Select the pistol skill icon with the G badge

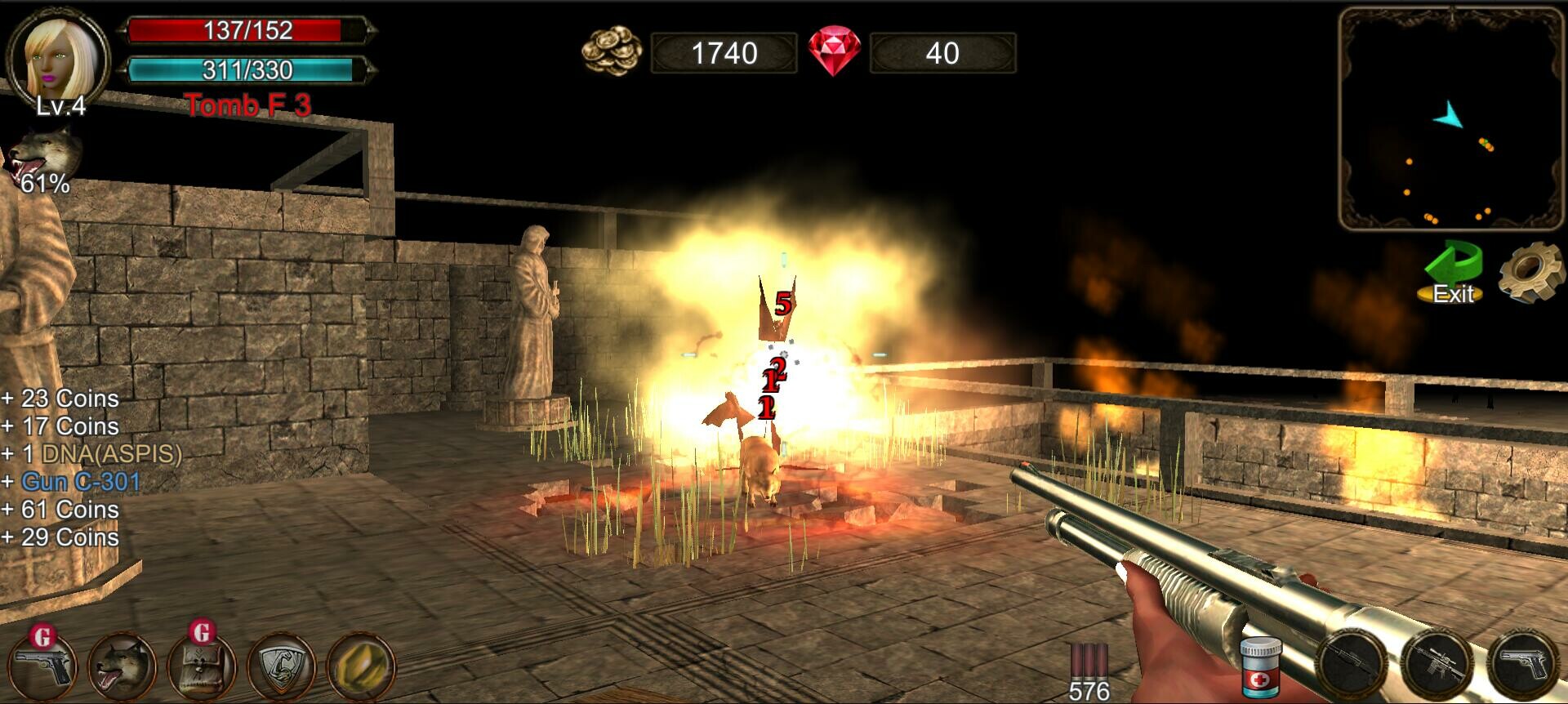click(x=42, y=667)
